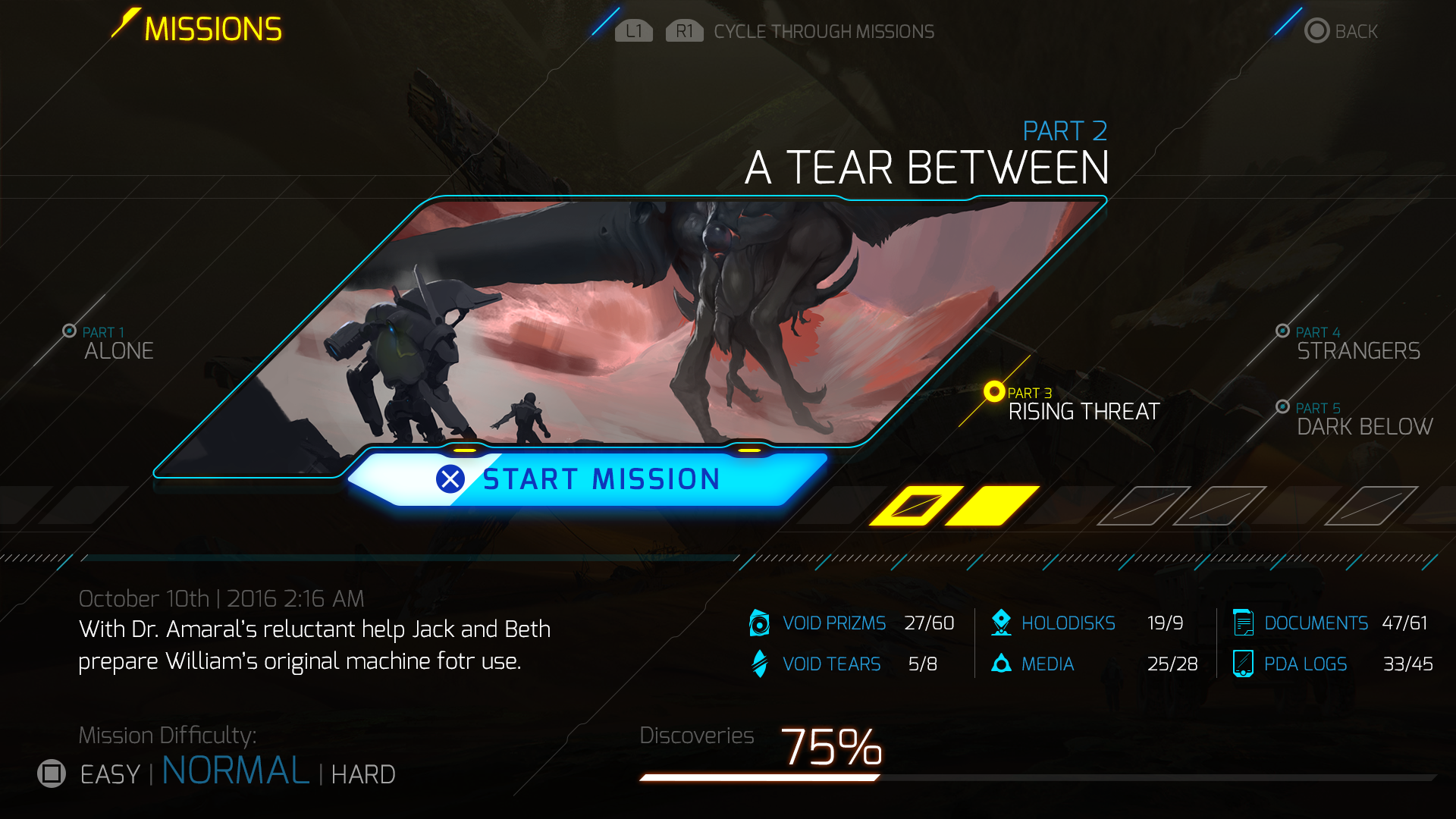Set mission difficulty to Normal
This screenshot has width=1456, height=819.
[236, 771]
